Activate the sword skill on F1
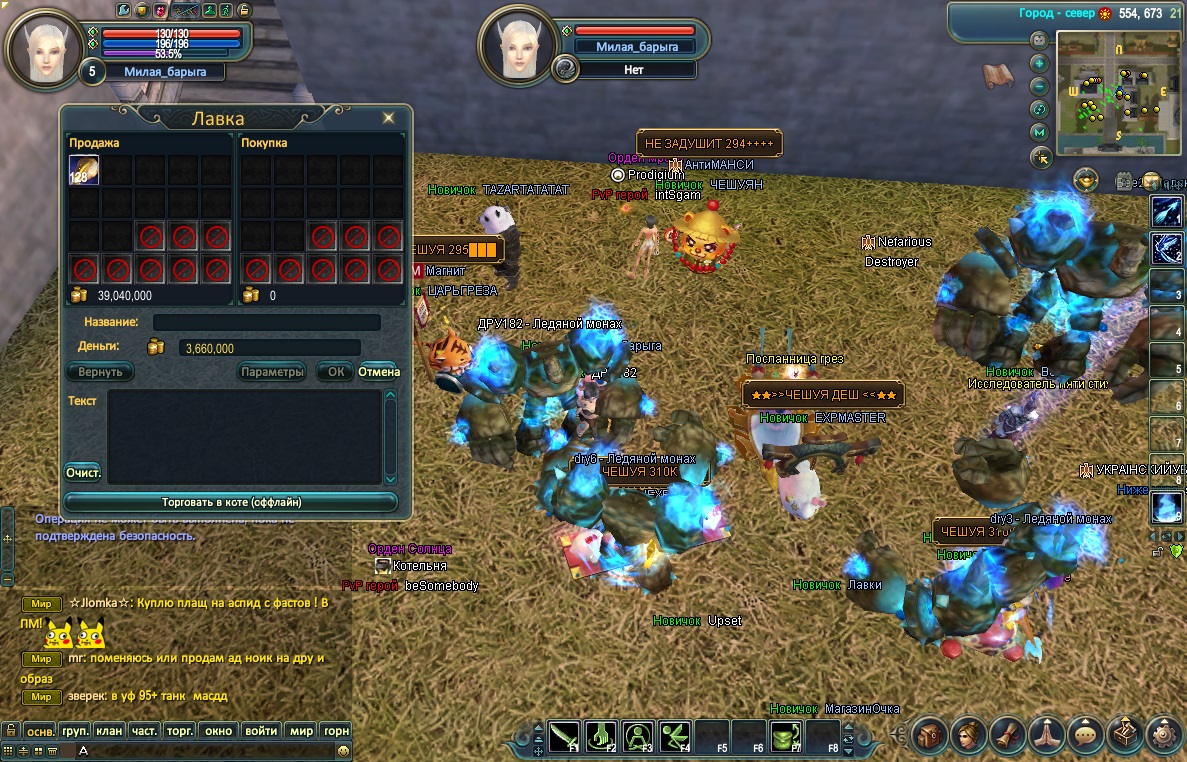 [x=564, y=737]
